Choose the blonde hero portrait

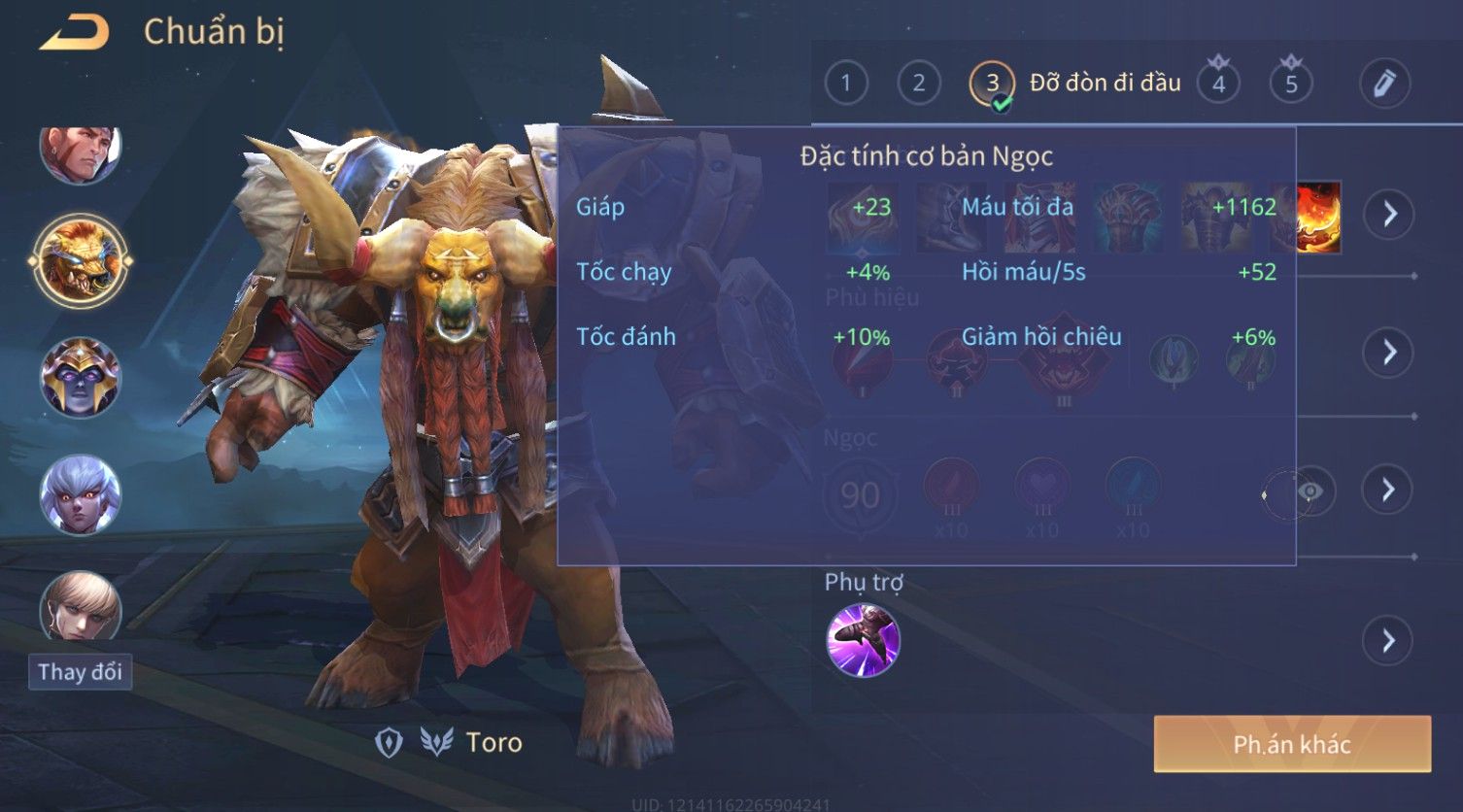(x=80, y=606)
